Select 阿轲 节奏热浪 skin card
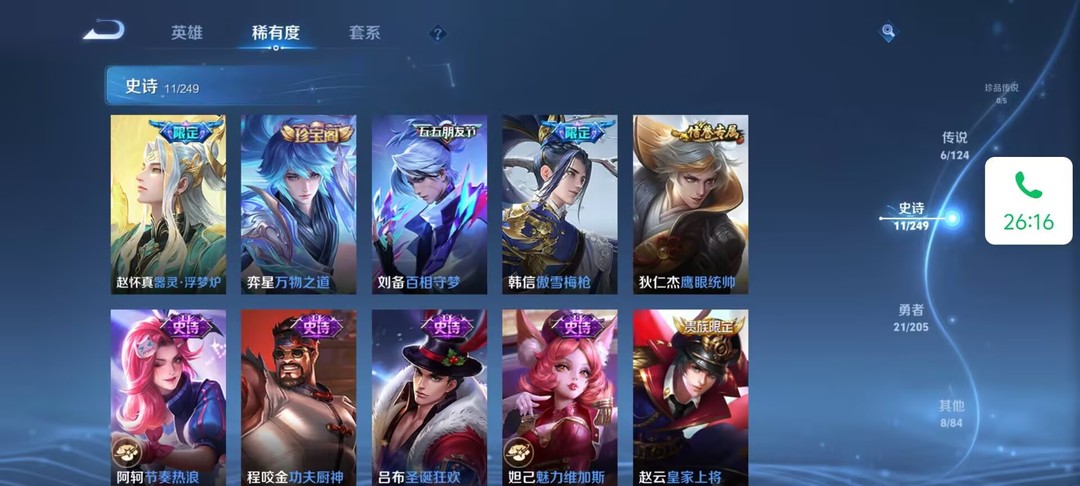The width and height of the screenshot is (1080, 486). pos(168,397)
